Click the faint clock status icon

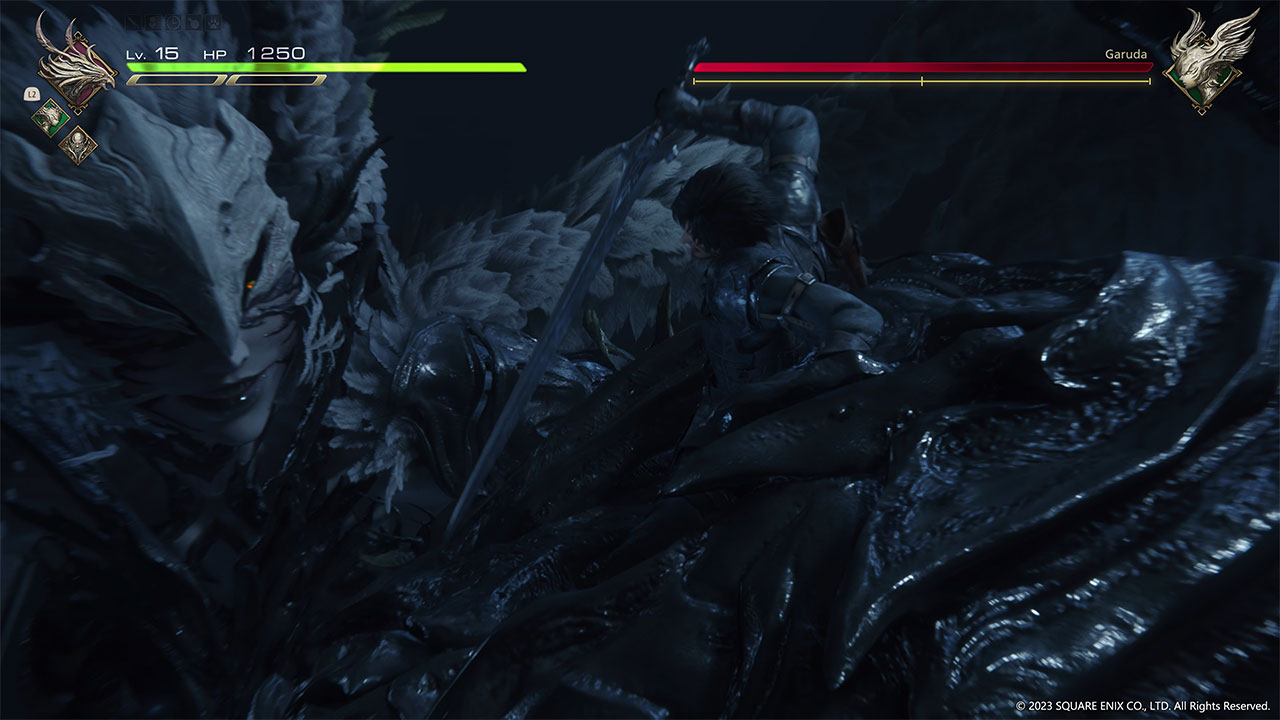pos(174,22)
